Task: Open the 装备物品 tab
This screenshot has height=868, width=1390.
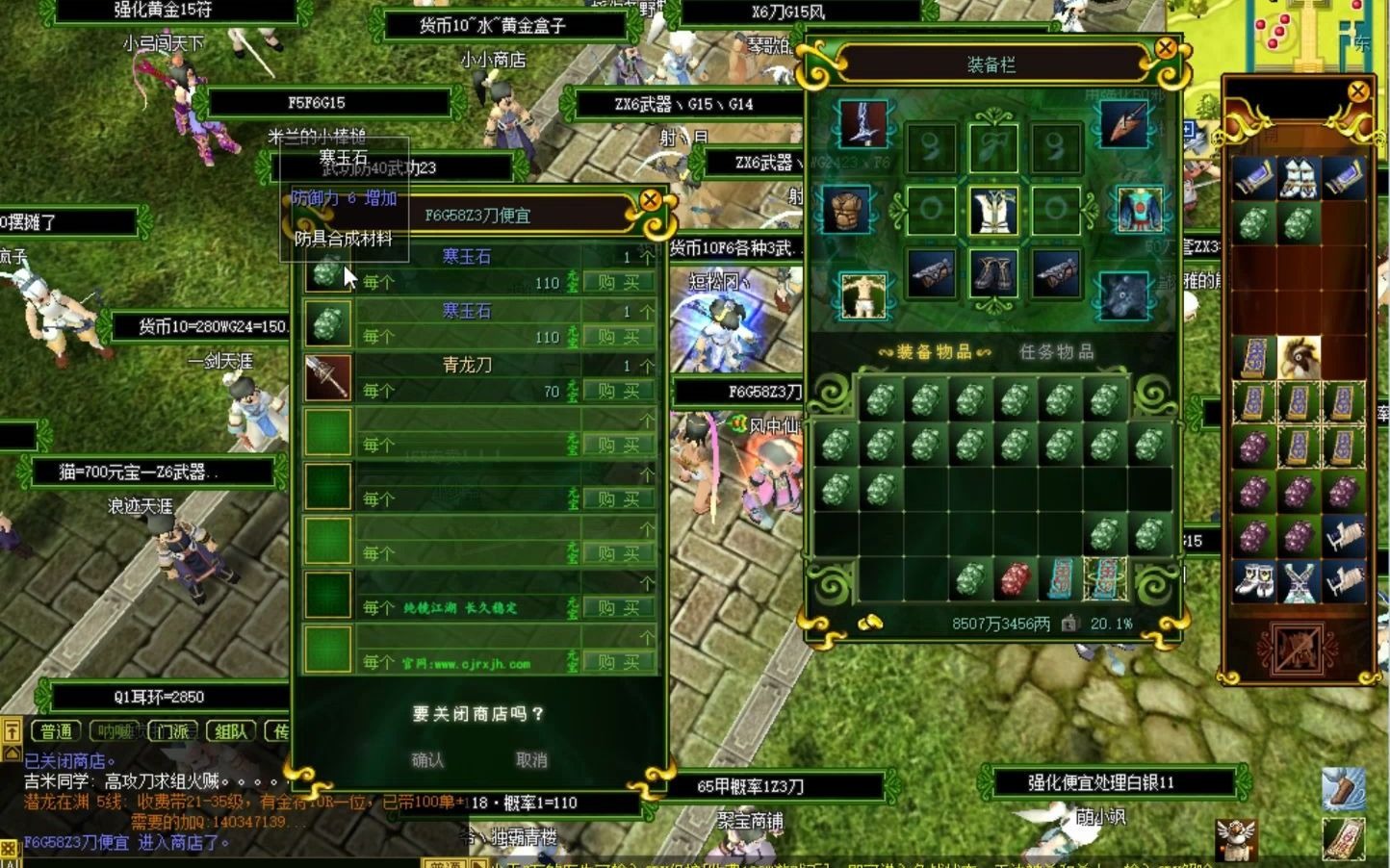Action: click(x=934, y=352)
